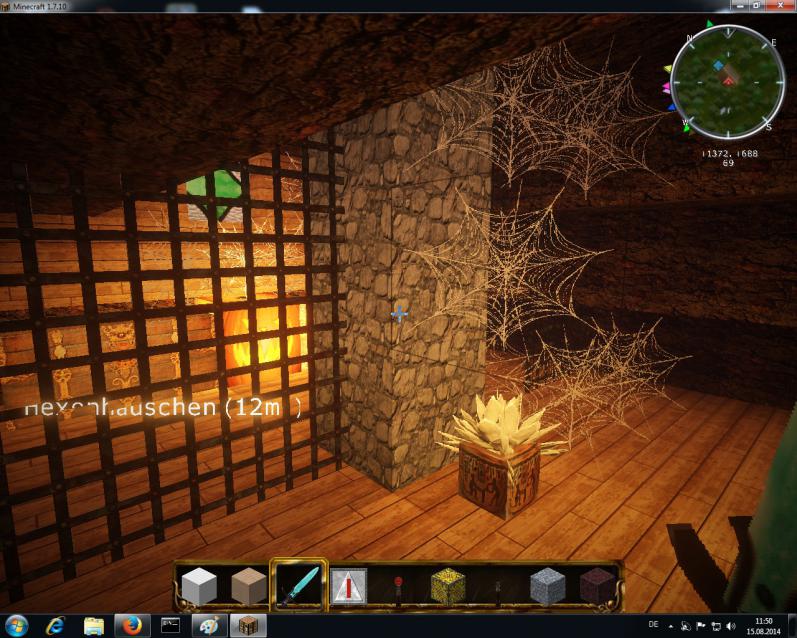Viewport: 797px width, 638px height.
Task: Select the tan block hotbar slot
Action: [x=248, y=584]
